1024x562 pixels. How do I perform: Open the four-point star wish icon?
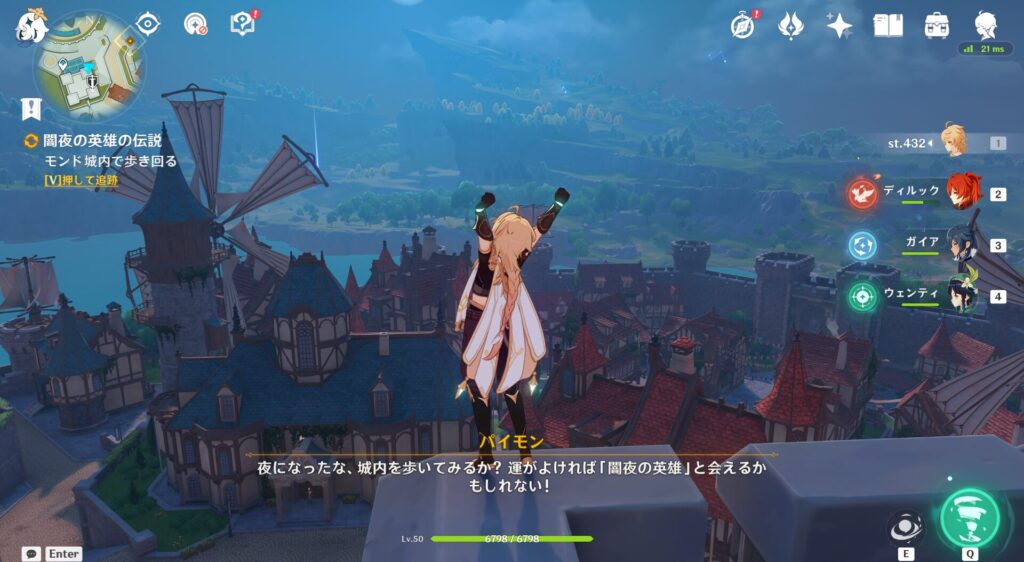click(x=839, y=25)
